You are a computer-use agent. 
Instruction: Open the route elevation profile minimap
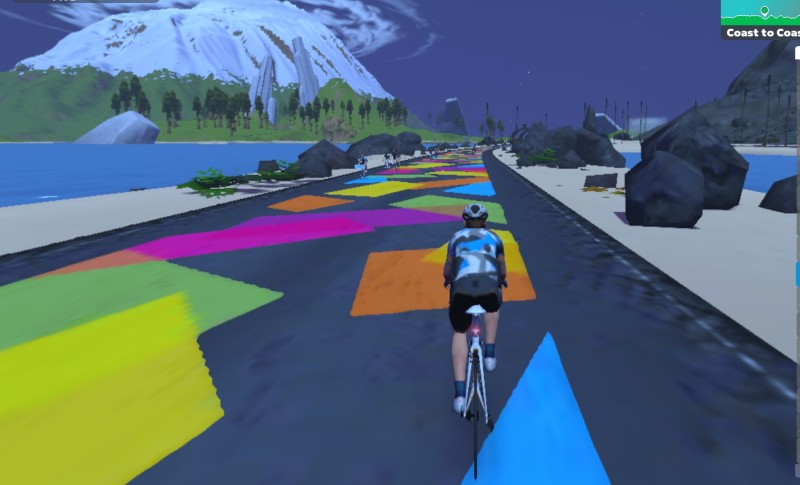pos(761,12)
